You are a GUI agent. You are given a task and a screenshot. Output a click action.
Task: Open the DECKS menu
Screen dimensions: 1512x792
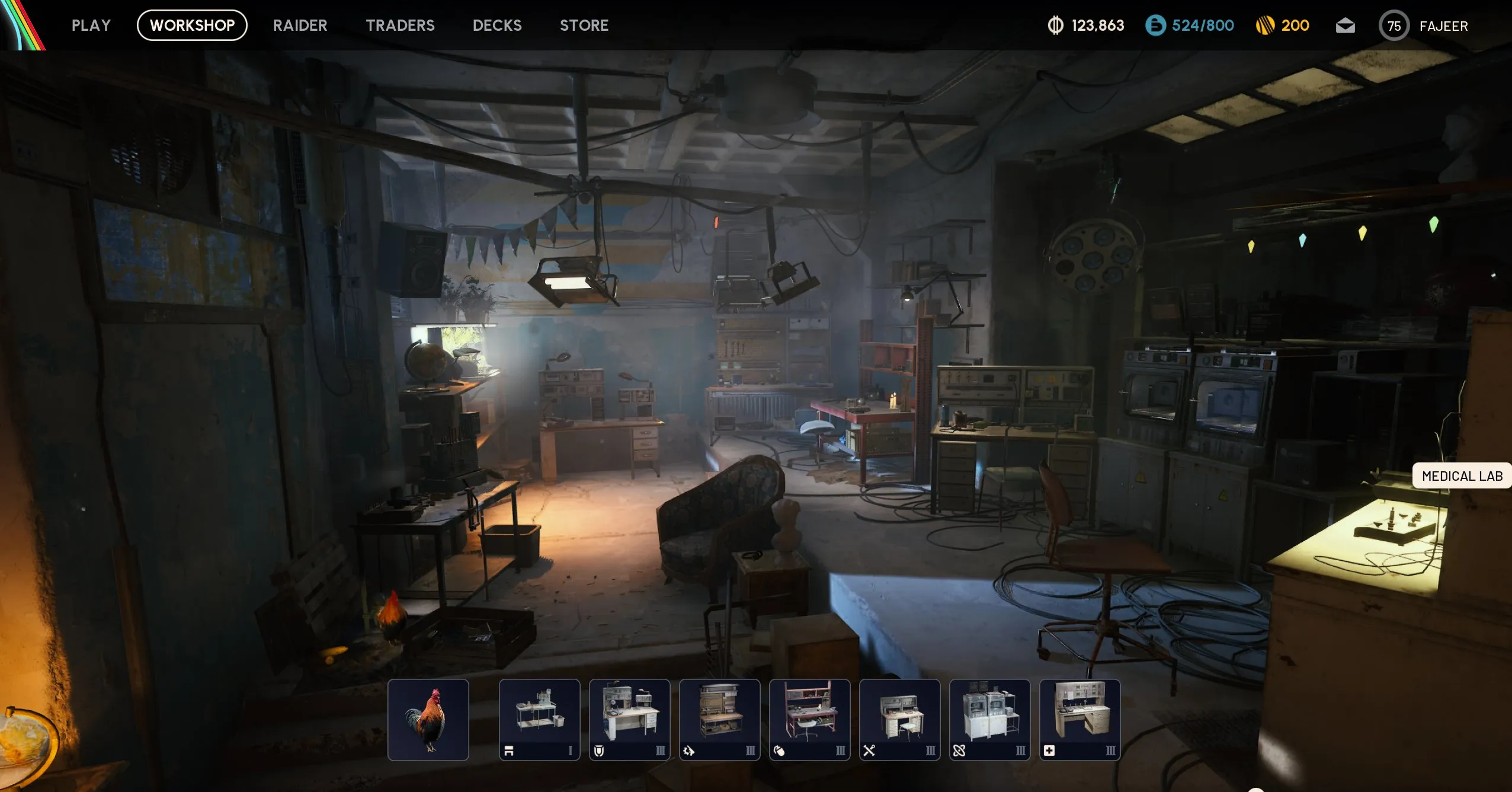click(x=497, y=25)
